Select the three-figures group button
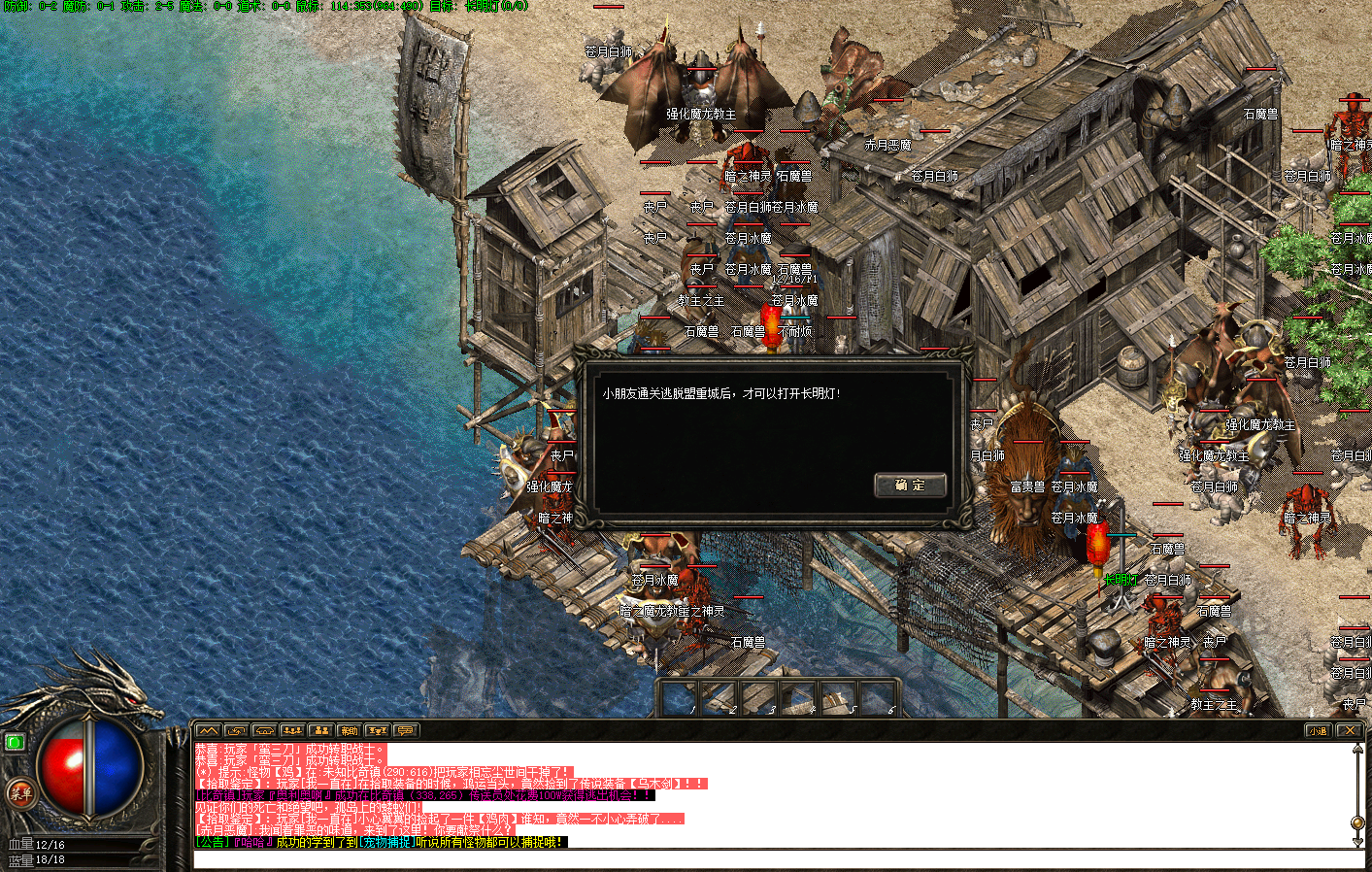Viewport: 1372px width, 872px height. coord(292,730)
